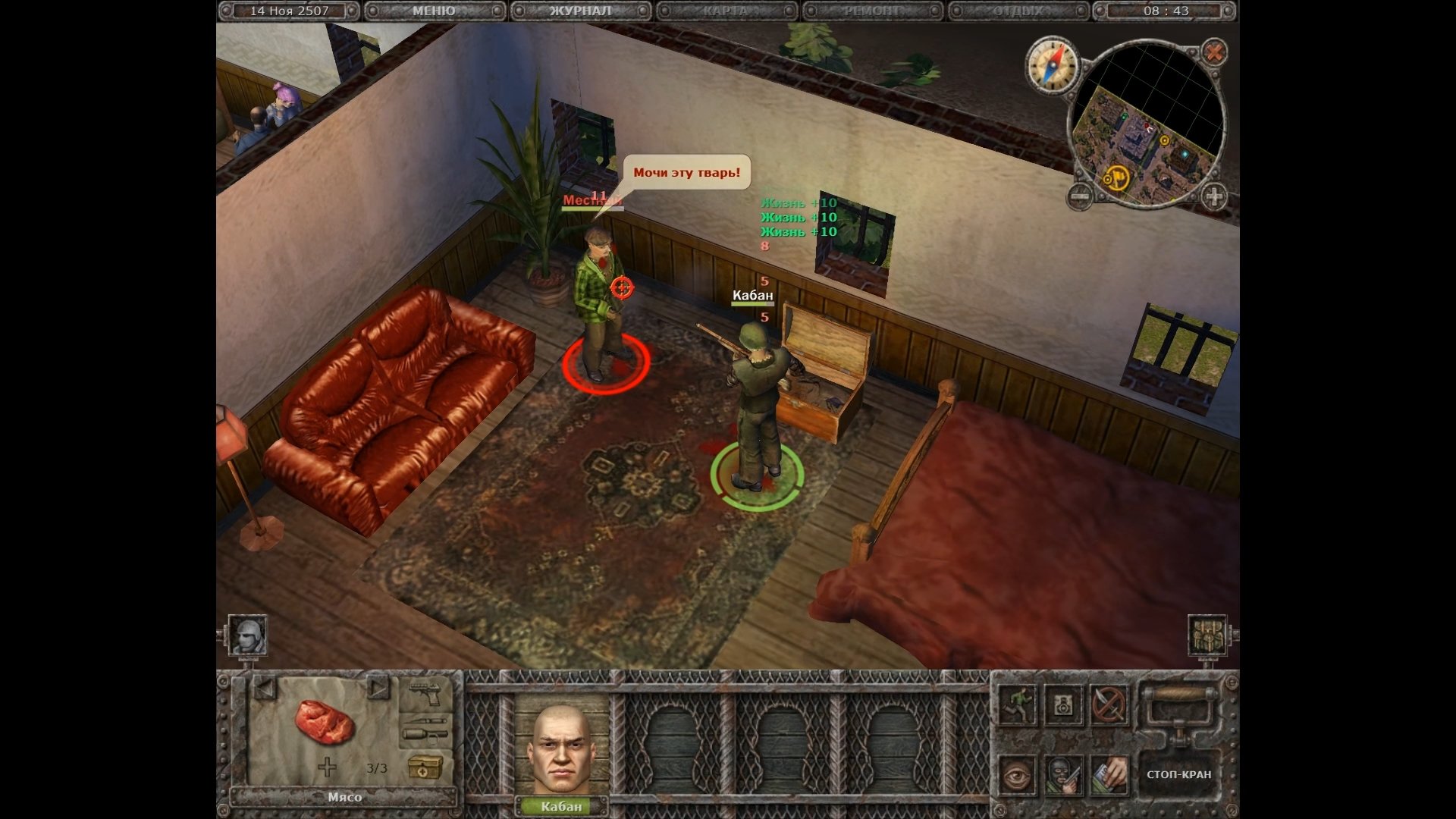
Task: Select the first aid kit slot
Action: click(425, 766)
